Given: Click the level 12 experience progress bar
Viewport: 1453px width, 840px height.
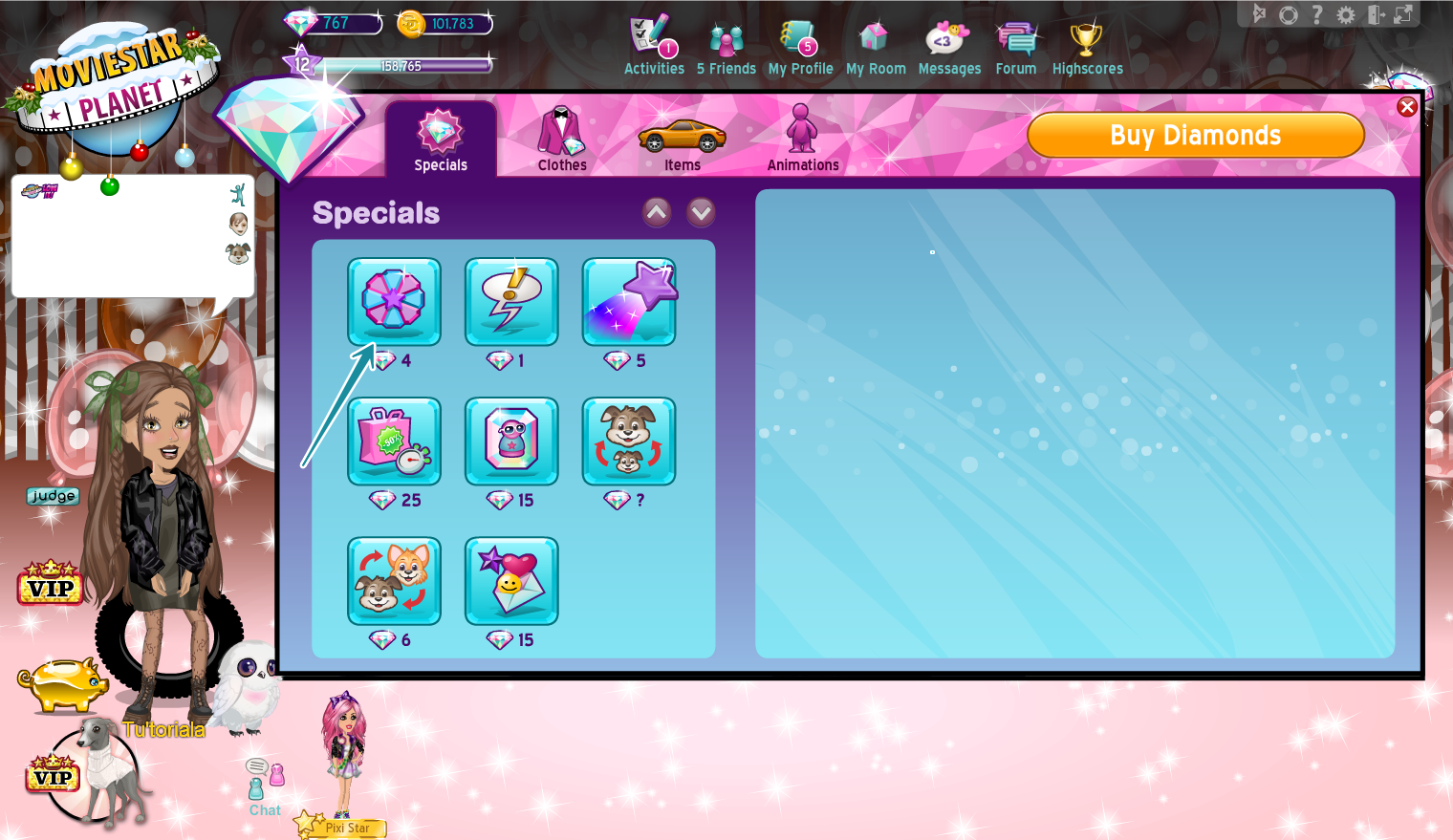Looking at the screenshot, I should 401,63.
